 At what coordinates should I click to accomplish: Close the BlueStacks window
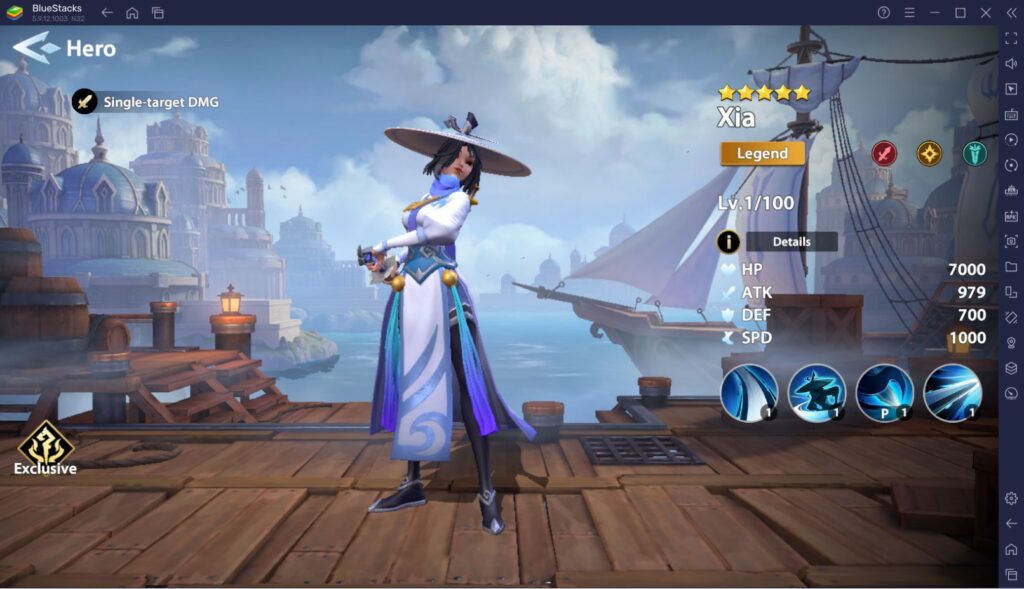[985, 12]
